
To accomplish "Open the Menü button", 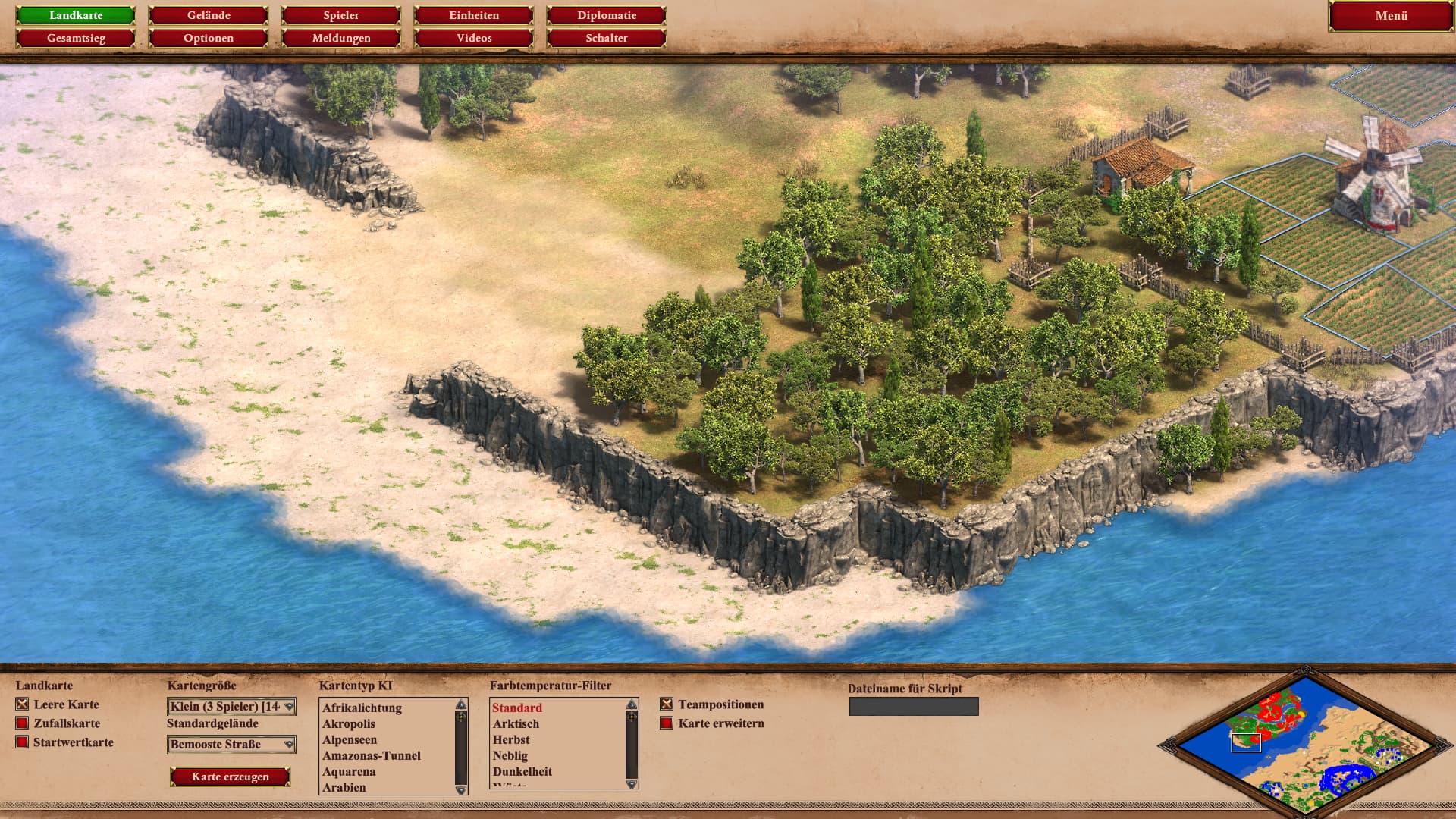I will tap(1391, 16).
